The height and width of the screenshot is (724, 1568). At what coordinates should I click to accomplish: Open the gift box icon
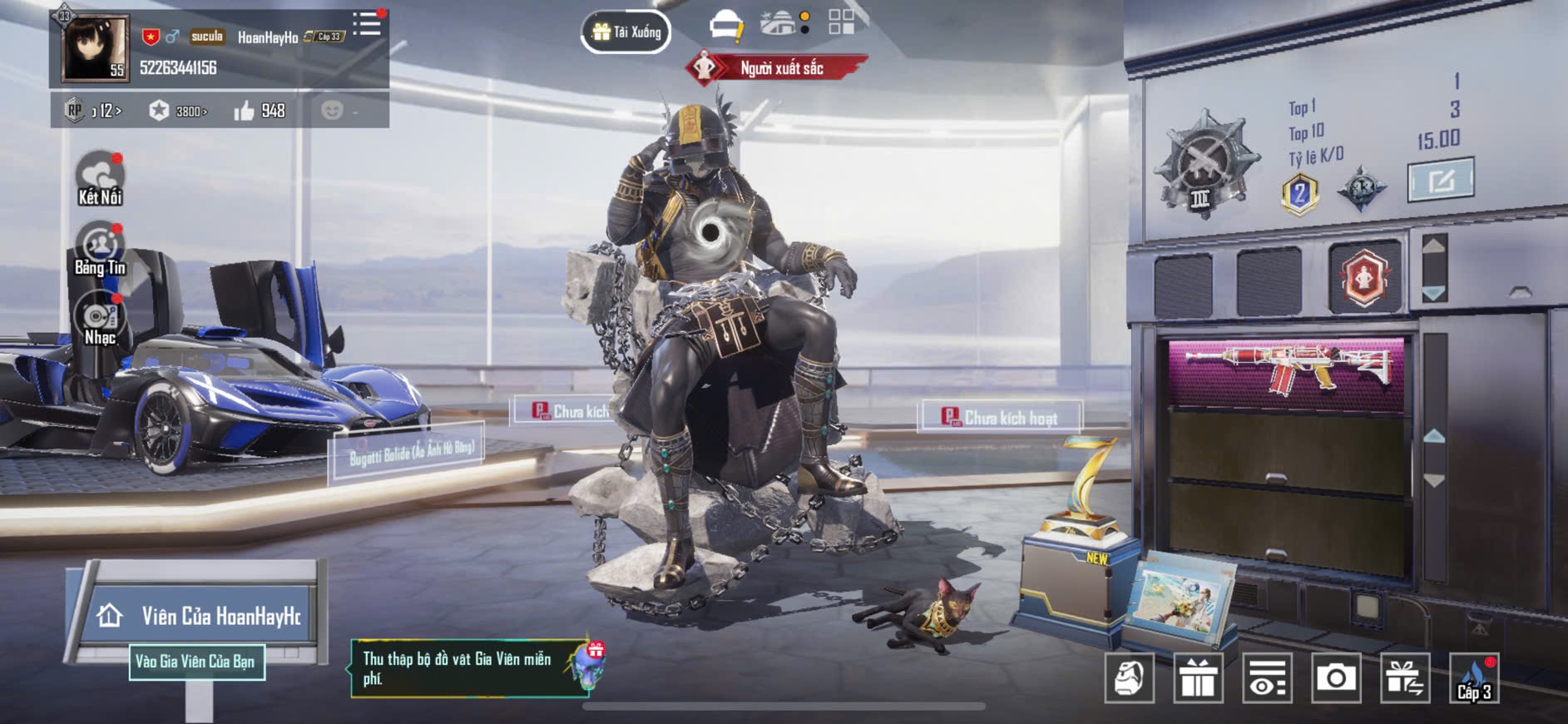point(1198,678)
